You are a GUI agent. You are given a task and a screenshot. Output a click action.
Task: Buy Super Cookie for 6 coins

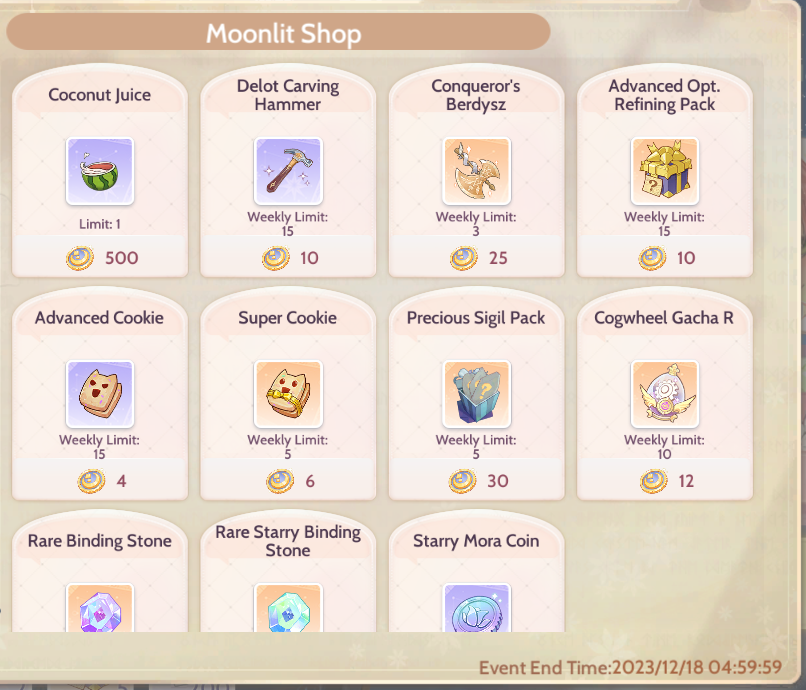click(x=288, y=481)
